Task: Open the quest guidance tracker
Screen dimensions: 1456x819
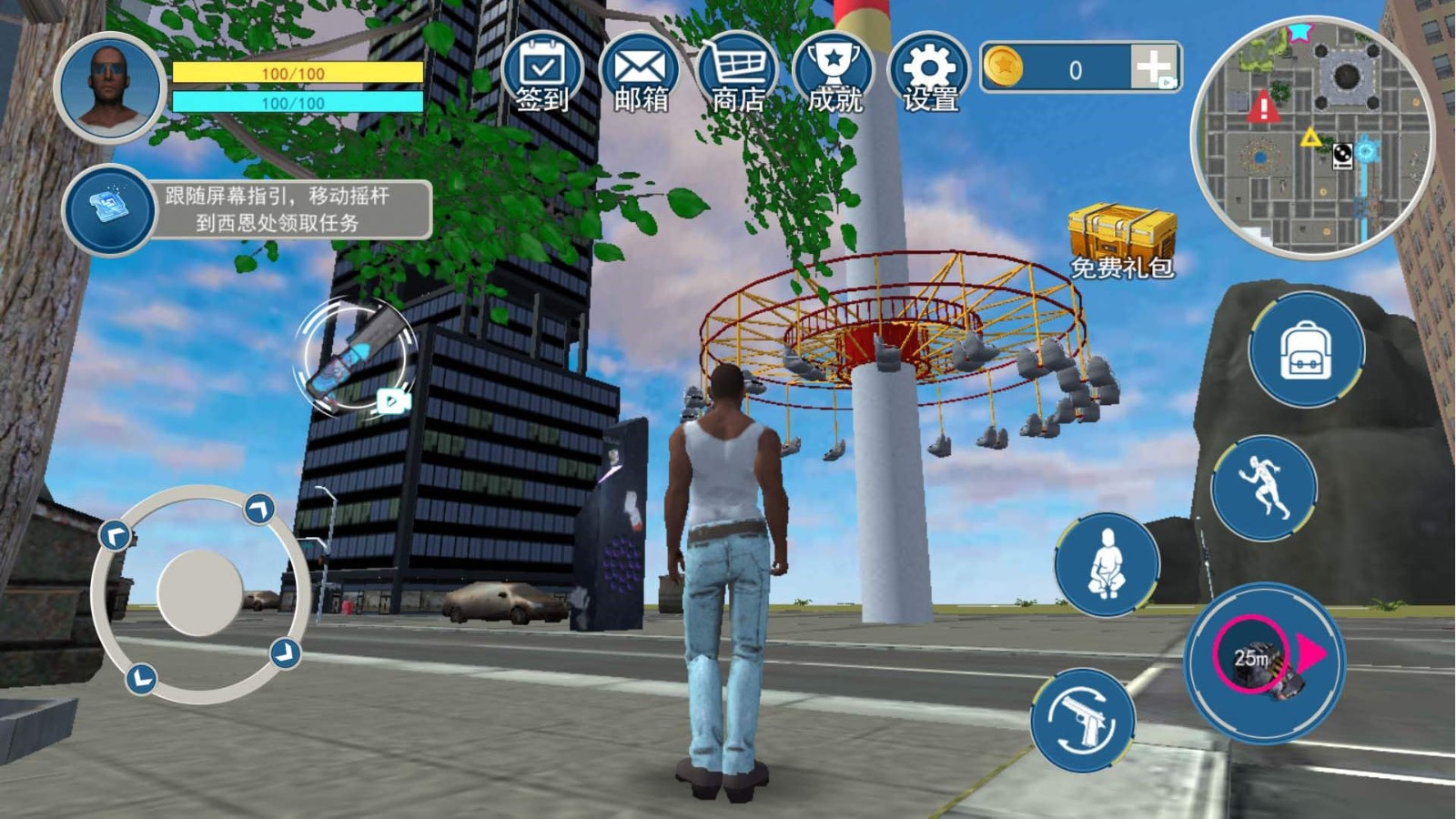Action: 246,209
